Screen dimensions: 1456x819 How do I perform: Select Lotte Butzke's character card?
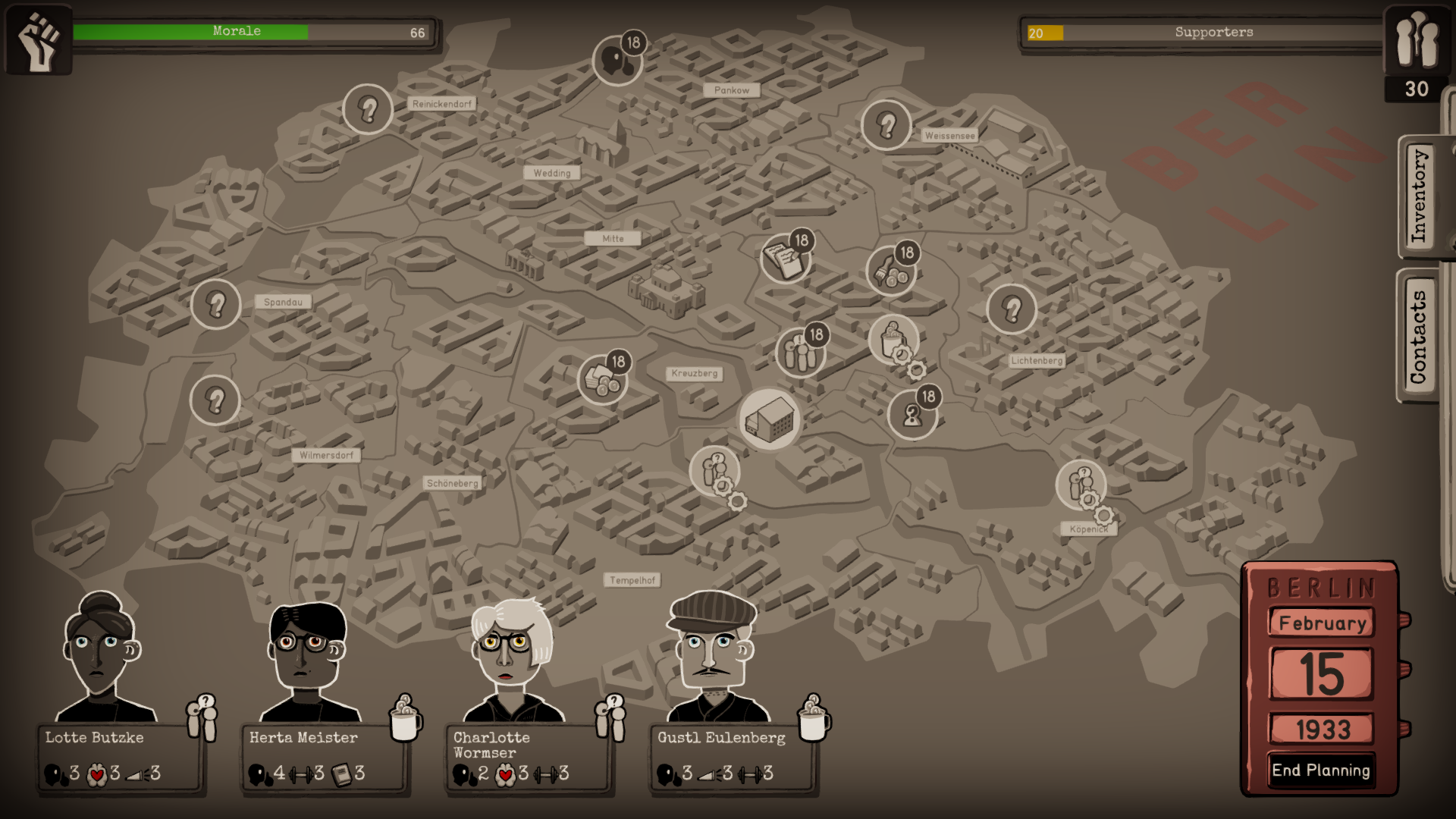coord(120,757)
